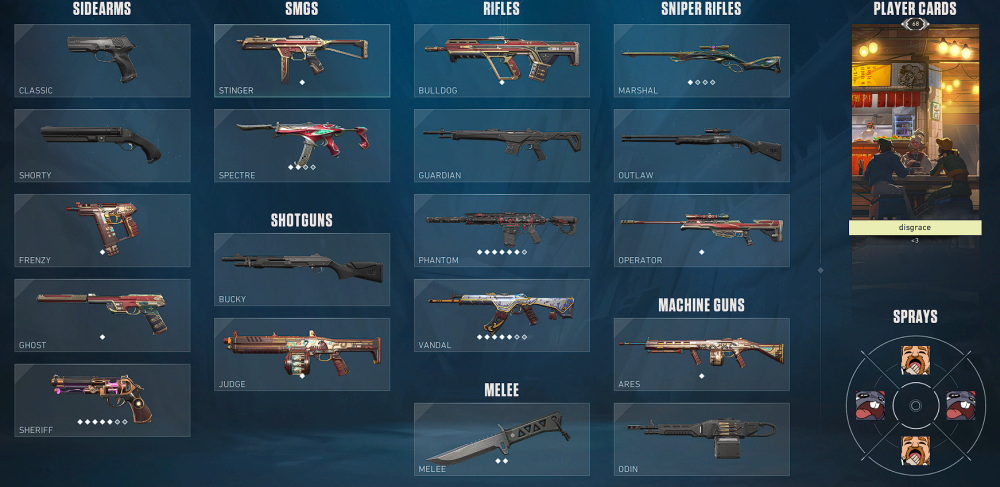The image size is (1000, 487).
Task: Choose the Frenzy pistol card
Action: tap(102, 230)
